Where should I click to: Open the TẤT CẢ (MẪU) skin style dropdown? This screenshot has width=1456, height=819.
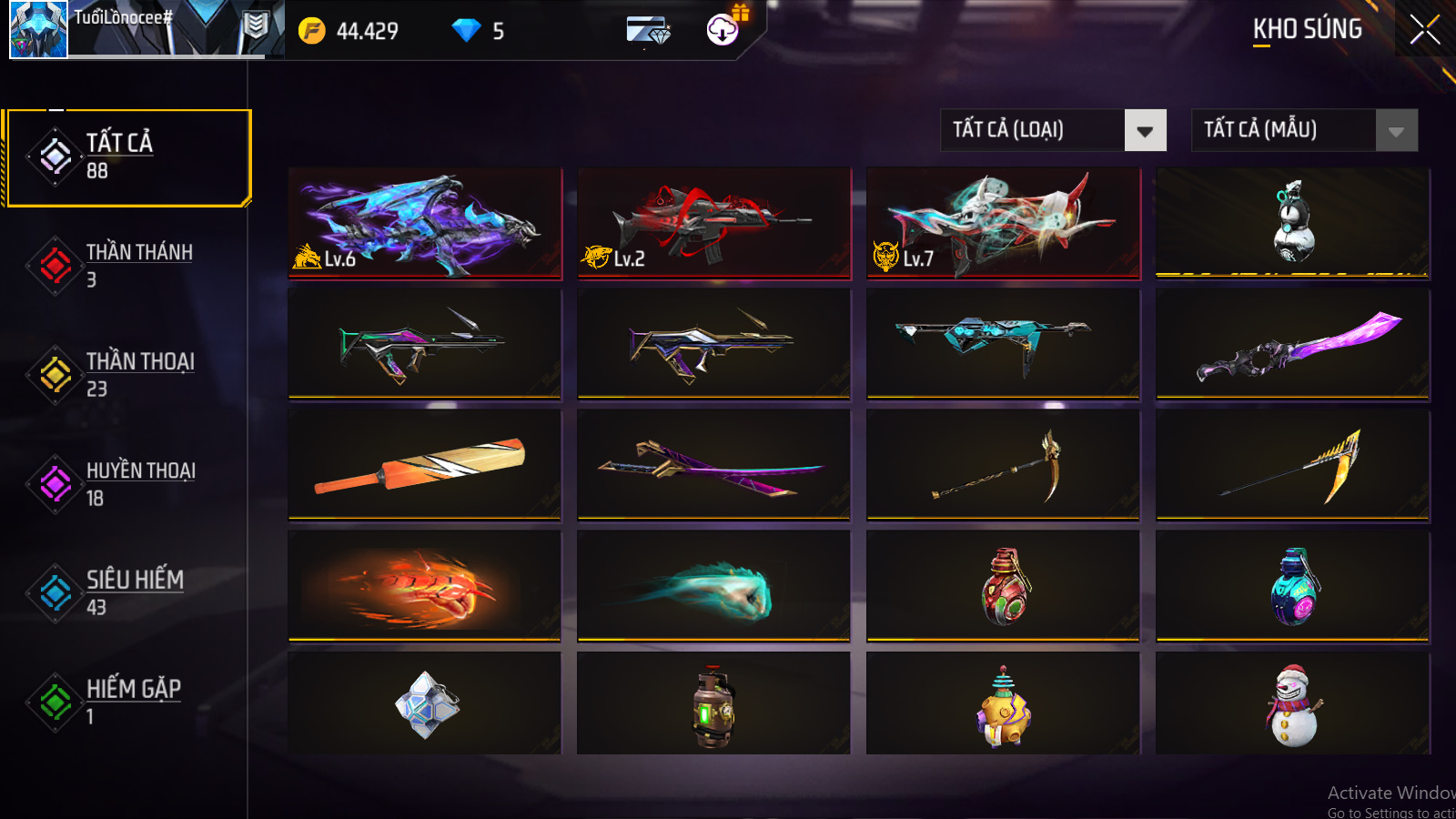pos(1283,130)
